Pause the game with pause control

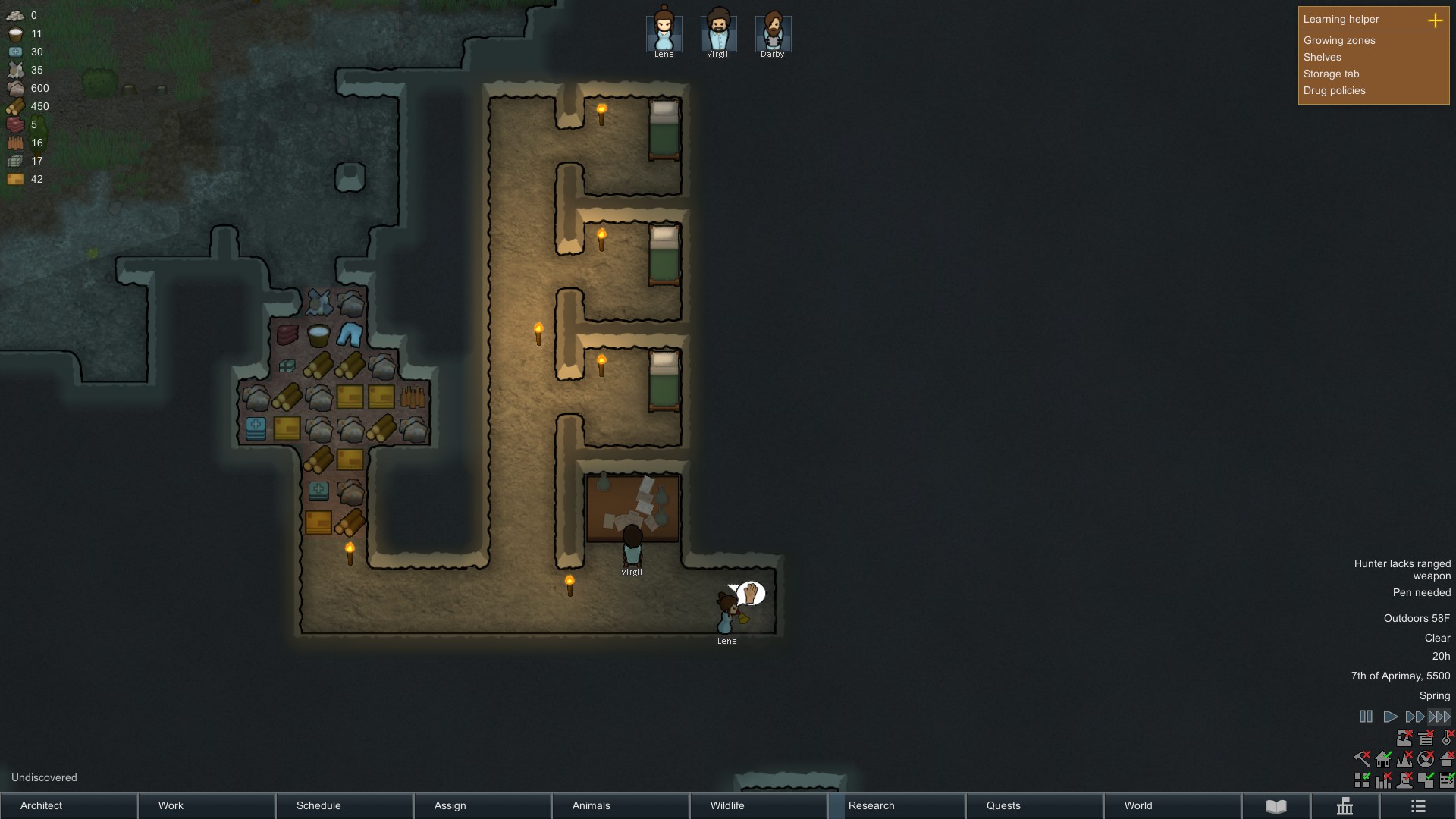tap(1367, 716)
